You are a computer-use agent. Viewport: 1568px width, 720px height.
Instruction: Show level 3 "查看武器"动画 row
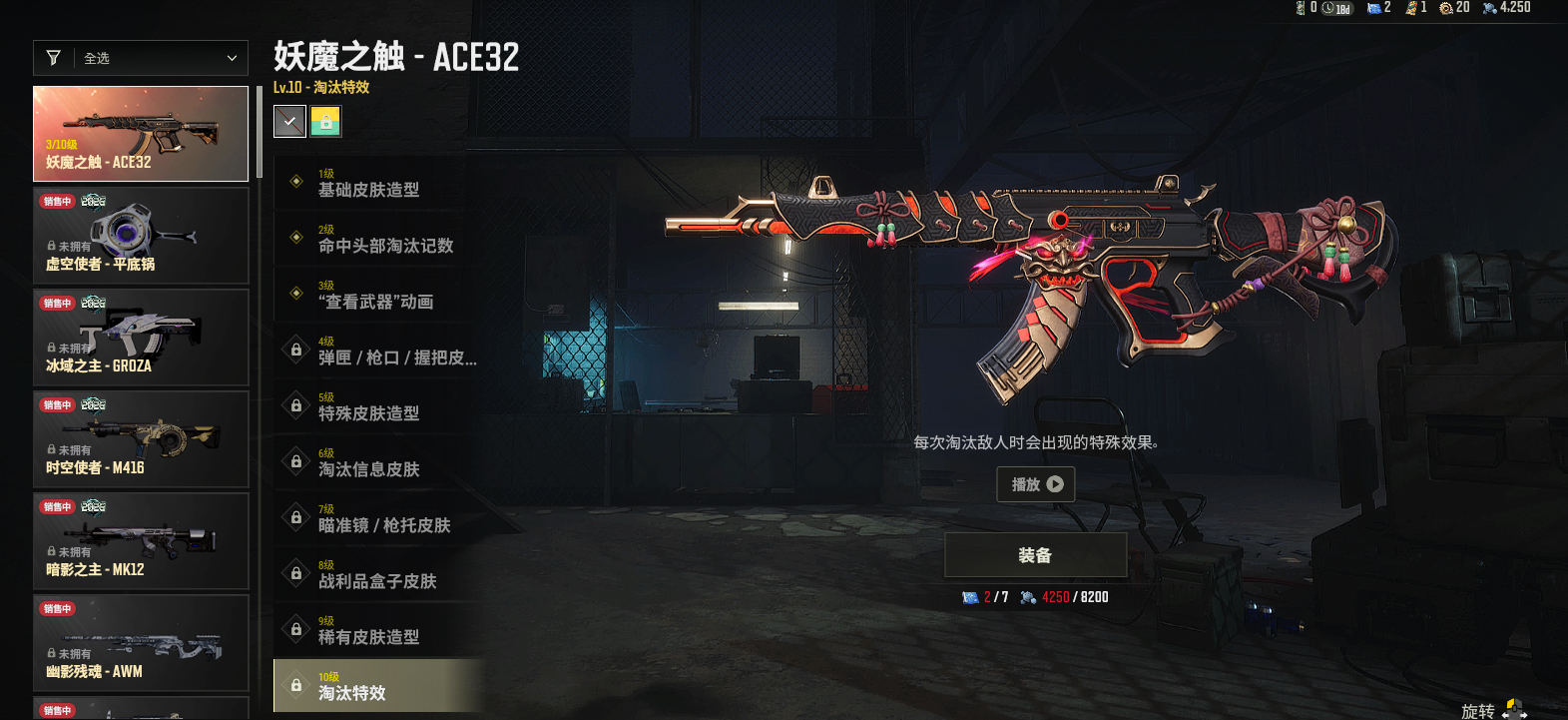point(379,294)
